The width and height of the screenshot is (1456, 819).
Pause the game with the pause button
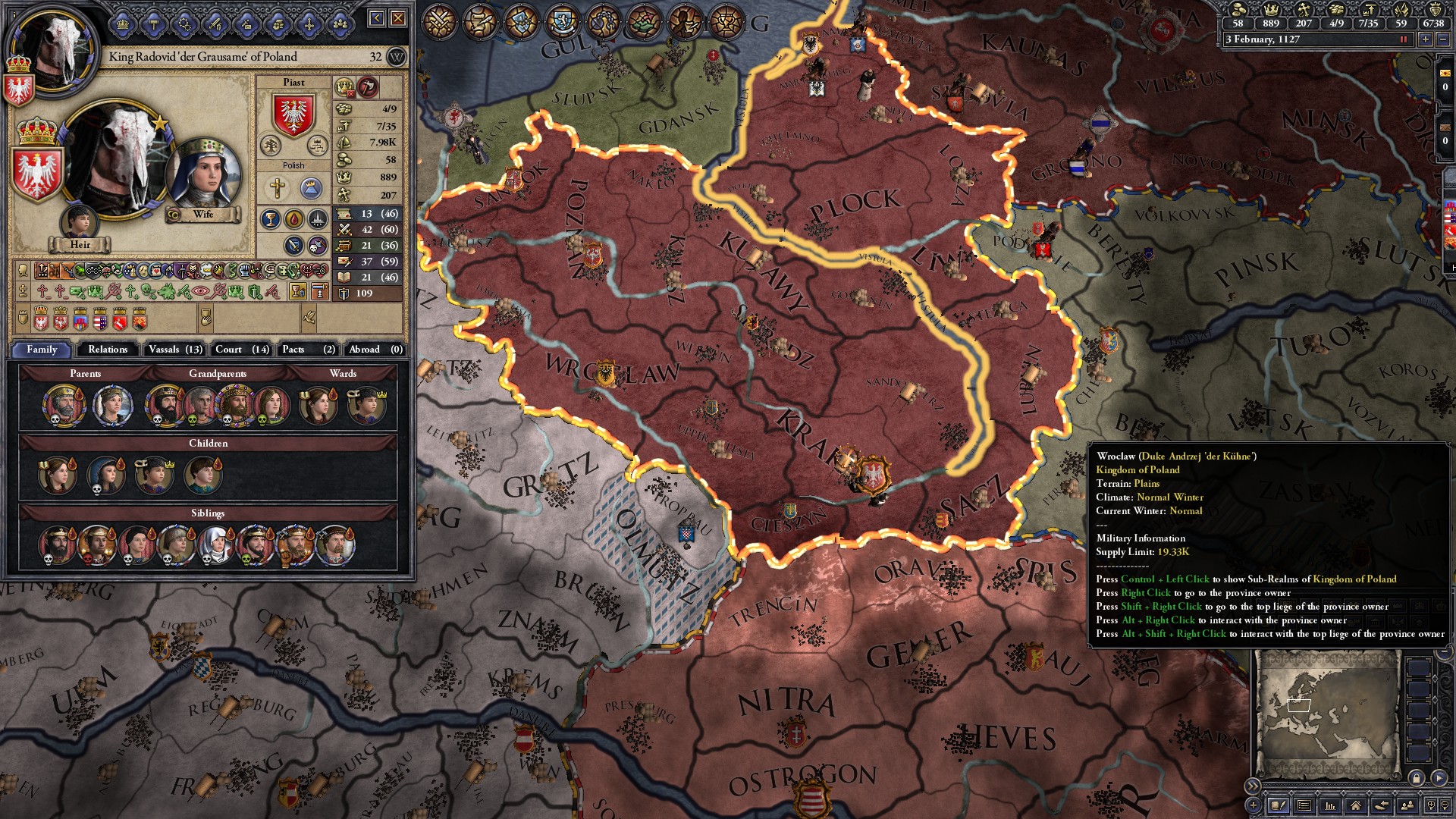click(x=1404, y=39)
